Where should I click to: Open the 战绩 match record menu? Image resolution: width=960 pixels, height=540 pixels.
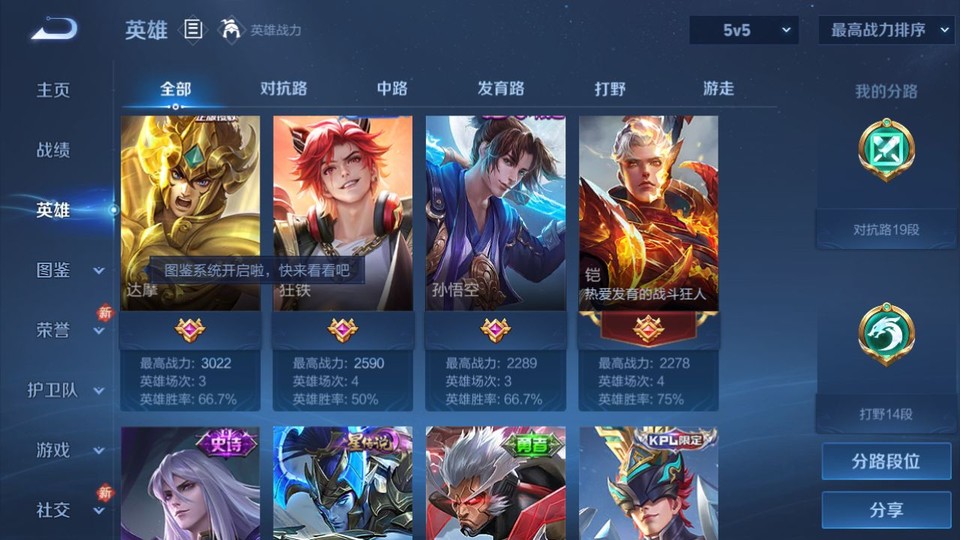pos(54,150)
